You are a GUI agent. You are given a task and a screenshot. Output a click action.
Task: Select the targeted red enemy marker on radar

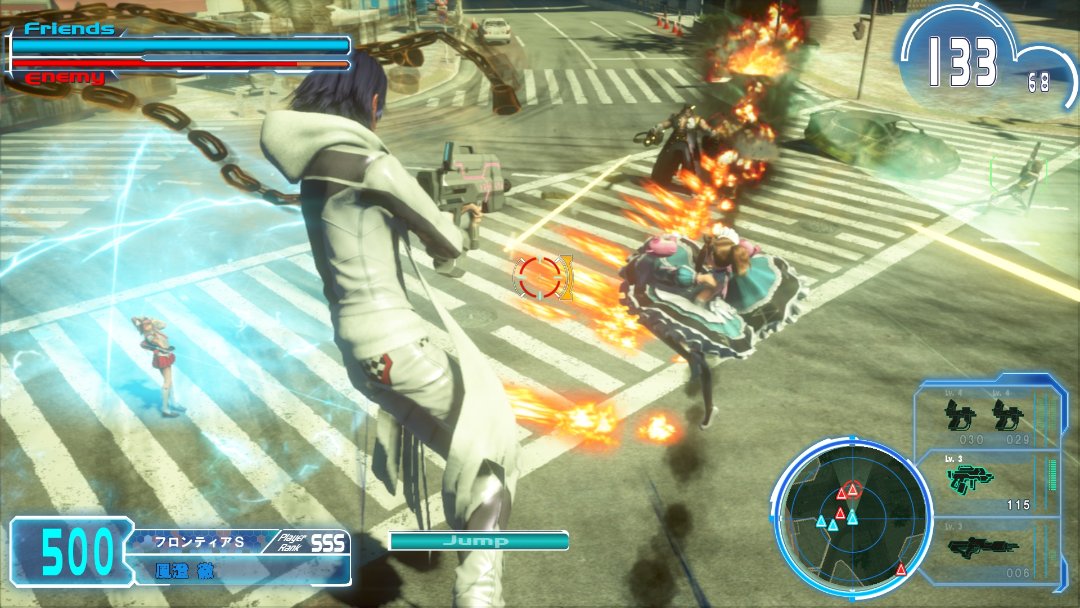click(x=851, y=489)
